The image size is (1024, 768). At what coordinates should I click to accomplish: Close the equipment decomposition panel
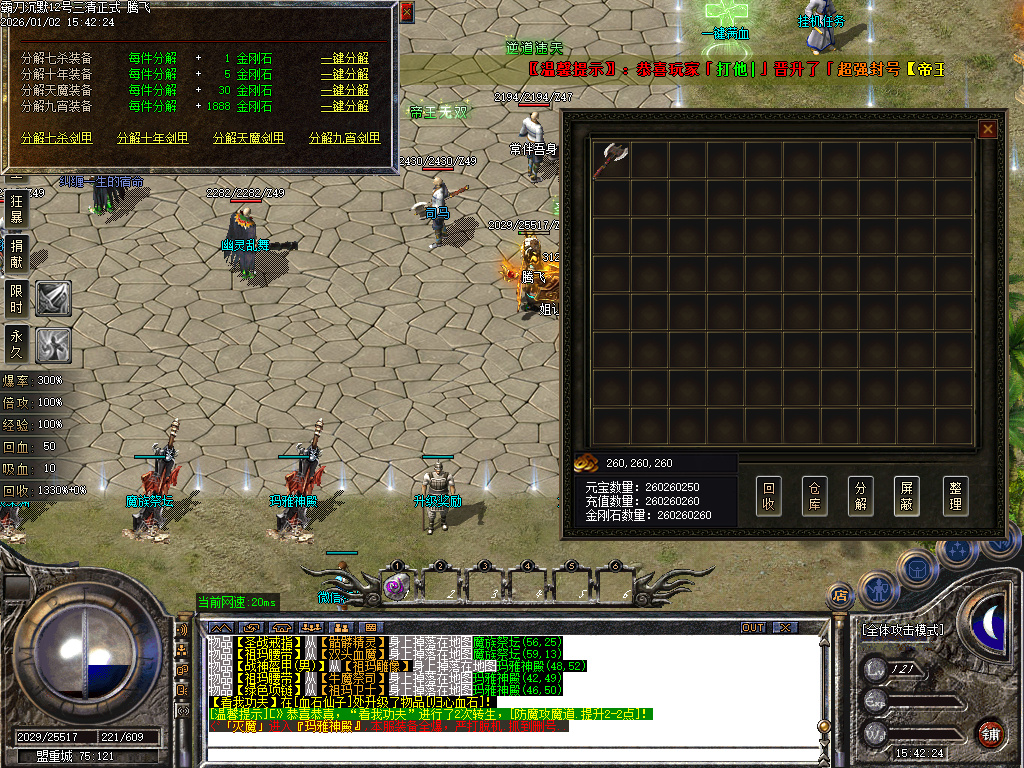point(406,12)
